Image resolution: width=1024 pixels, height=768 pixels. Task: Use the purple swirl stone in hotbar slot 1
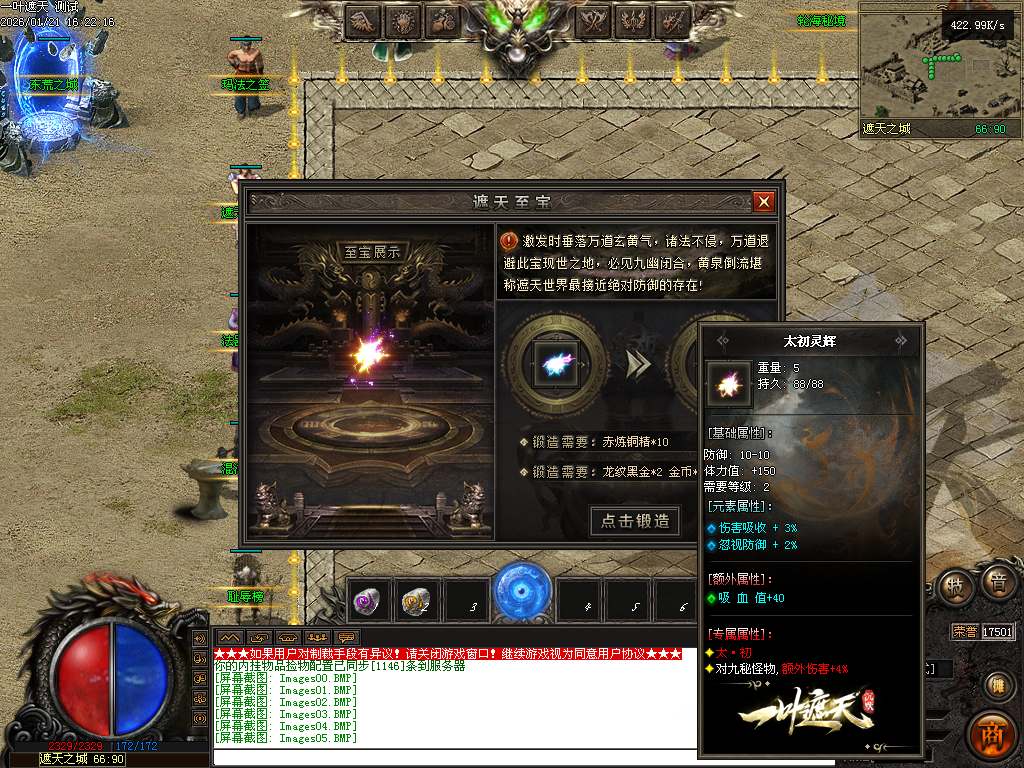coord(367,602)
